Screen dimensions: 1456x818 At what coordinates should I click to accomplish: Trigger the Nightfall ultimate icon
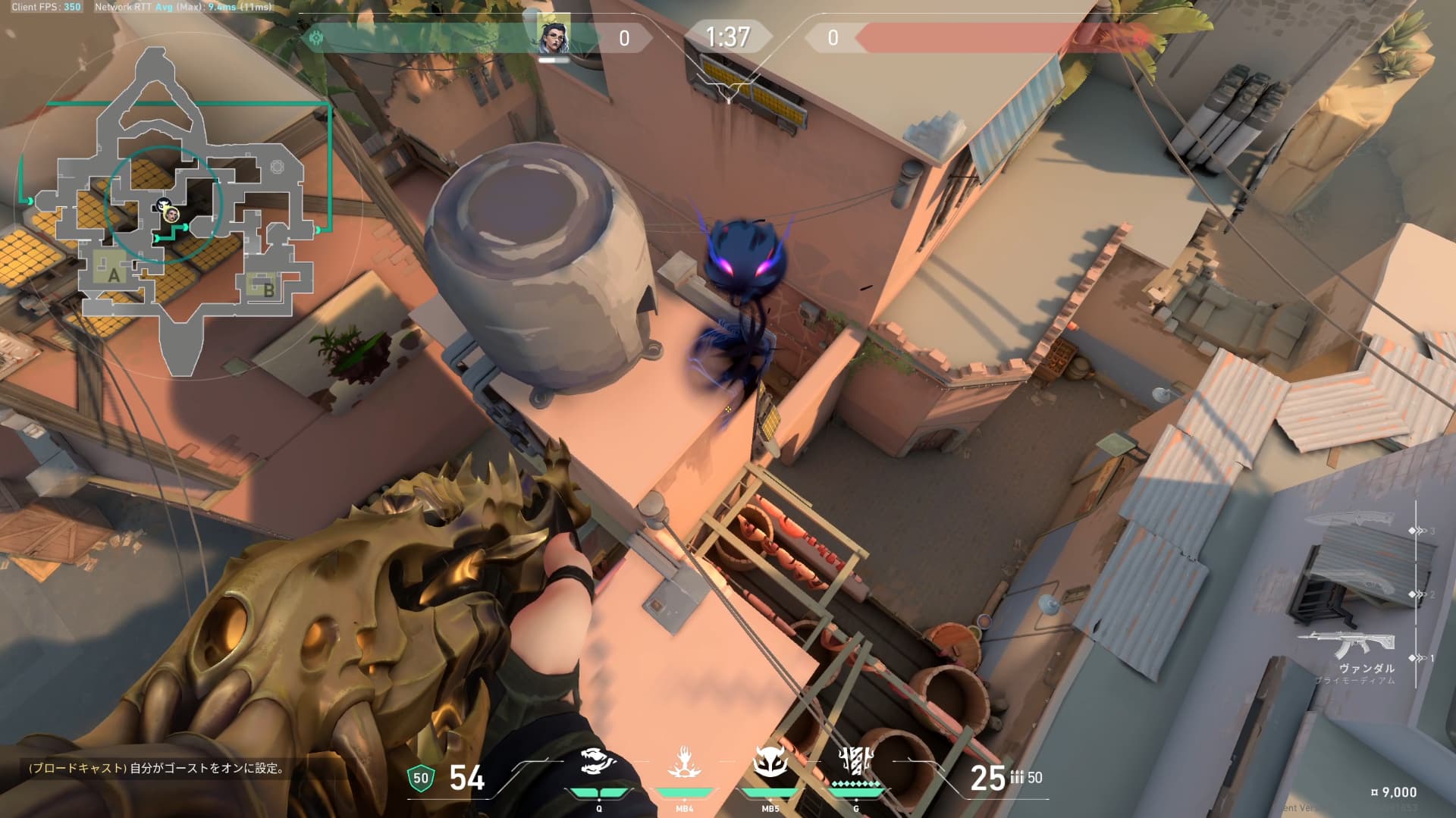tap(856, 762)
